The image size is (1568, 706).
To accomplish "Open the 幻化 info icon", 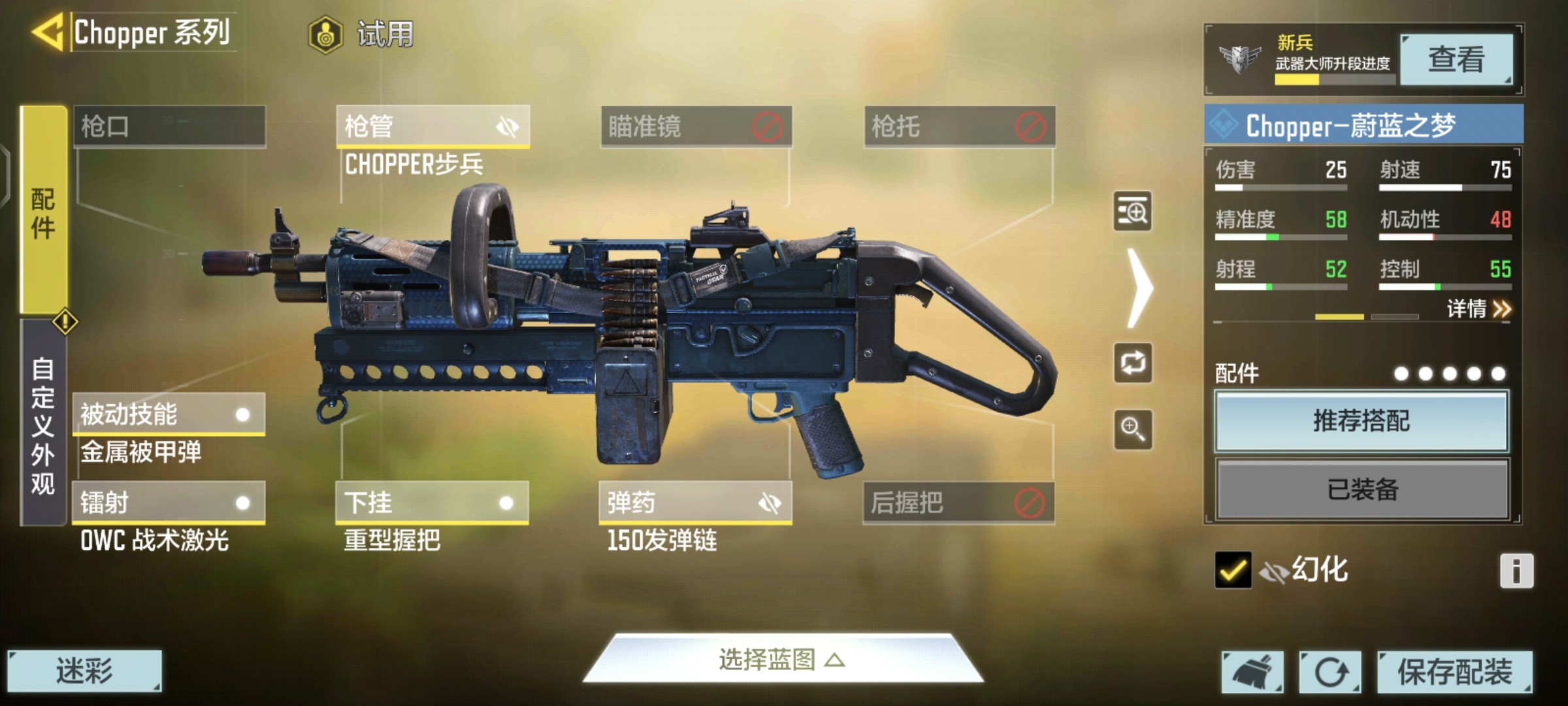I will pyautogui.click(x=1516, y=571).
